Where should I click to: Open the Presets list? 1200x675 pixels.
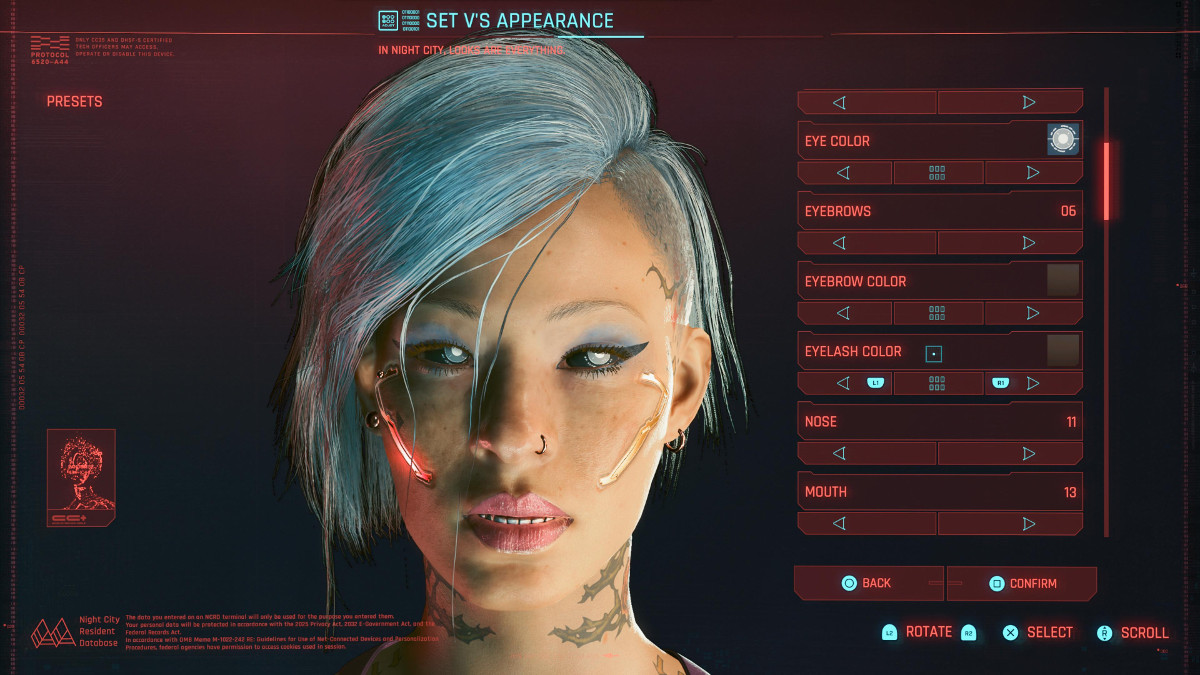click(74, 101)
